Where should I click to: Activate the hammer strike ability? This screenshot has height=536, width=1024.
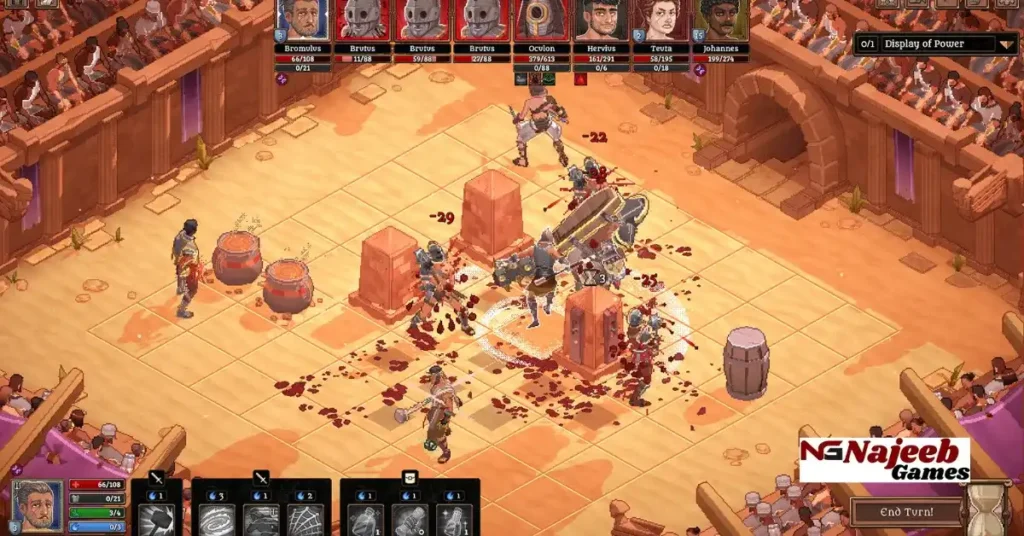coord(156,518)
